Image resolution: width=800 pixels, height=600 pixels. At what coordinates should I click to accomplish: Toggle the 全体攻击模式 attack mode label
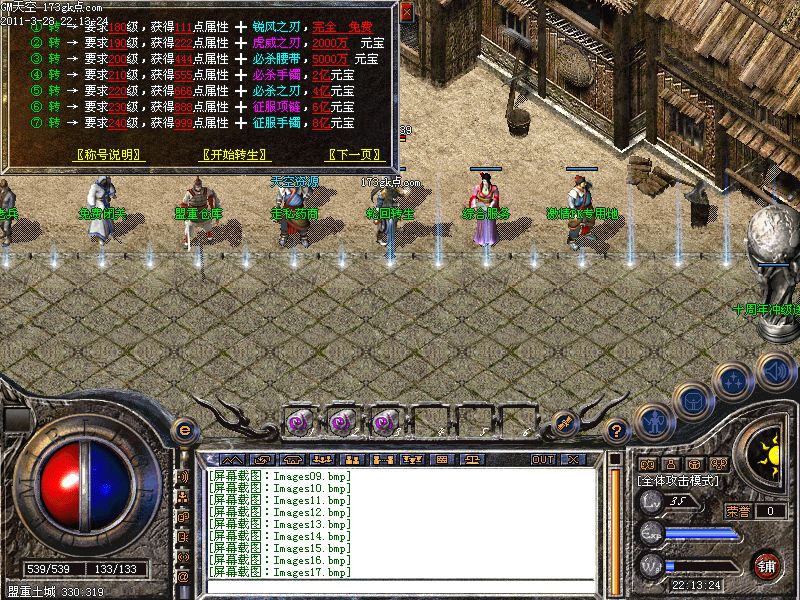click(680, 481)
